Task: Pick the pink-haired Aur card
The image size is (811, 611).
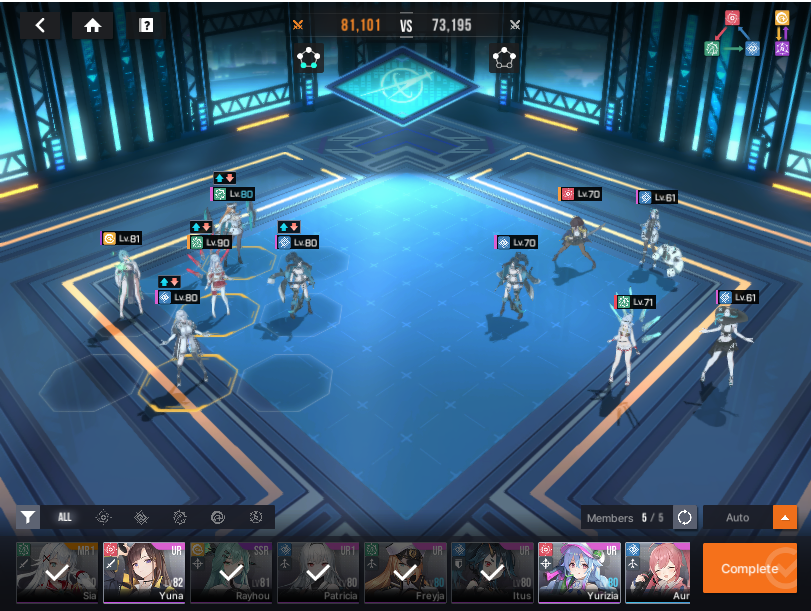Action: point(657,573)
